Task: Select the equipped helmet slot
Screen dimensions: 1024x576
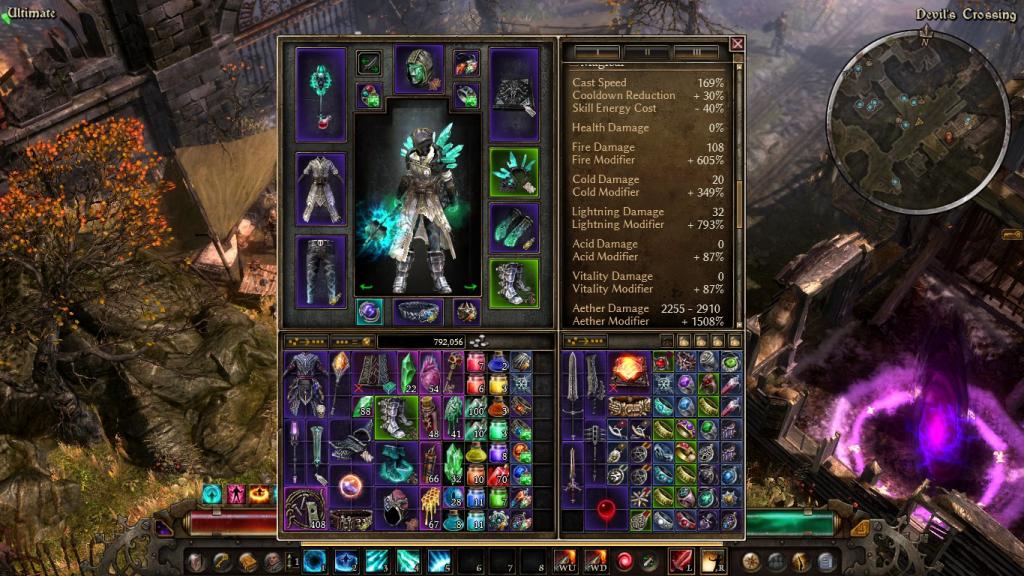Action: point(419,70)
